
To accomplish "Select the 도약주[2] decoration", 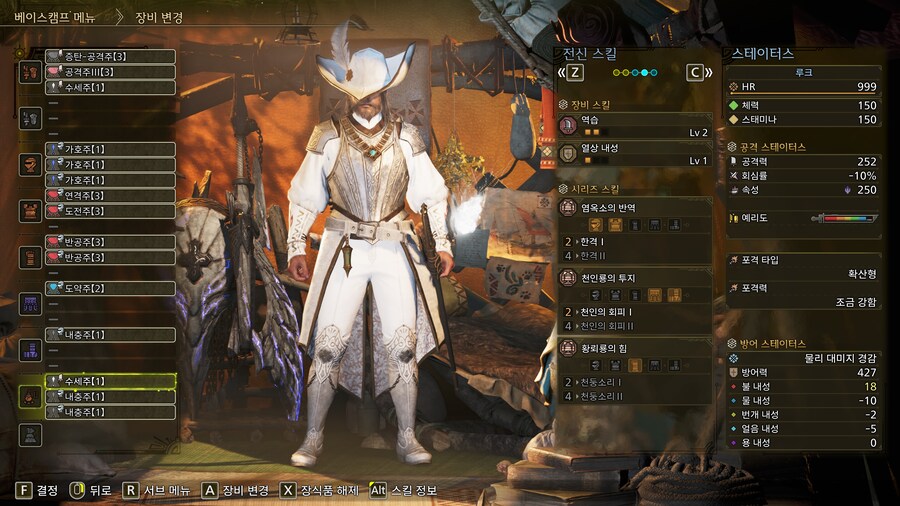I will tap(110, 289).
